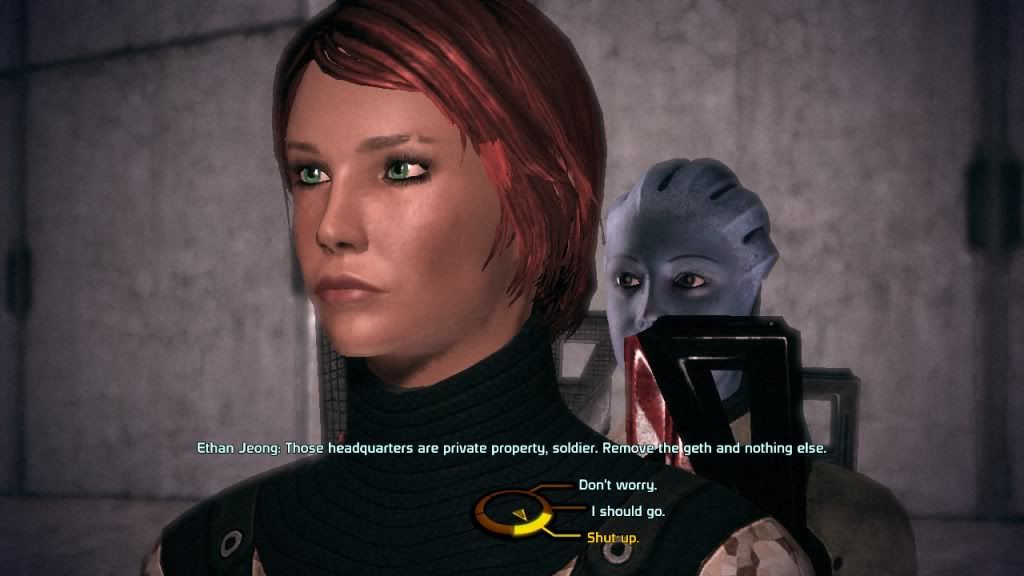This screenshot has height=576, width=1024.
Task: Select the "I should go." dialogue option
Action: click(627, 512)
